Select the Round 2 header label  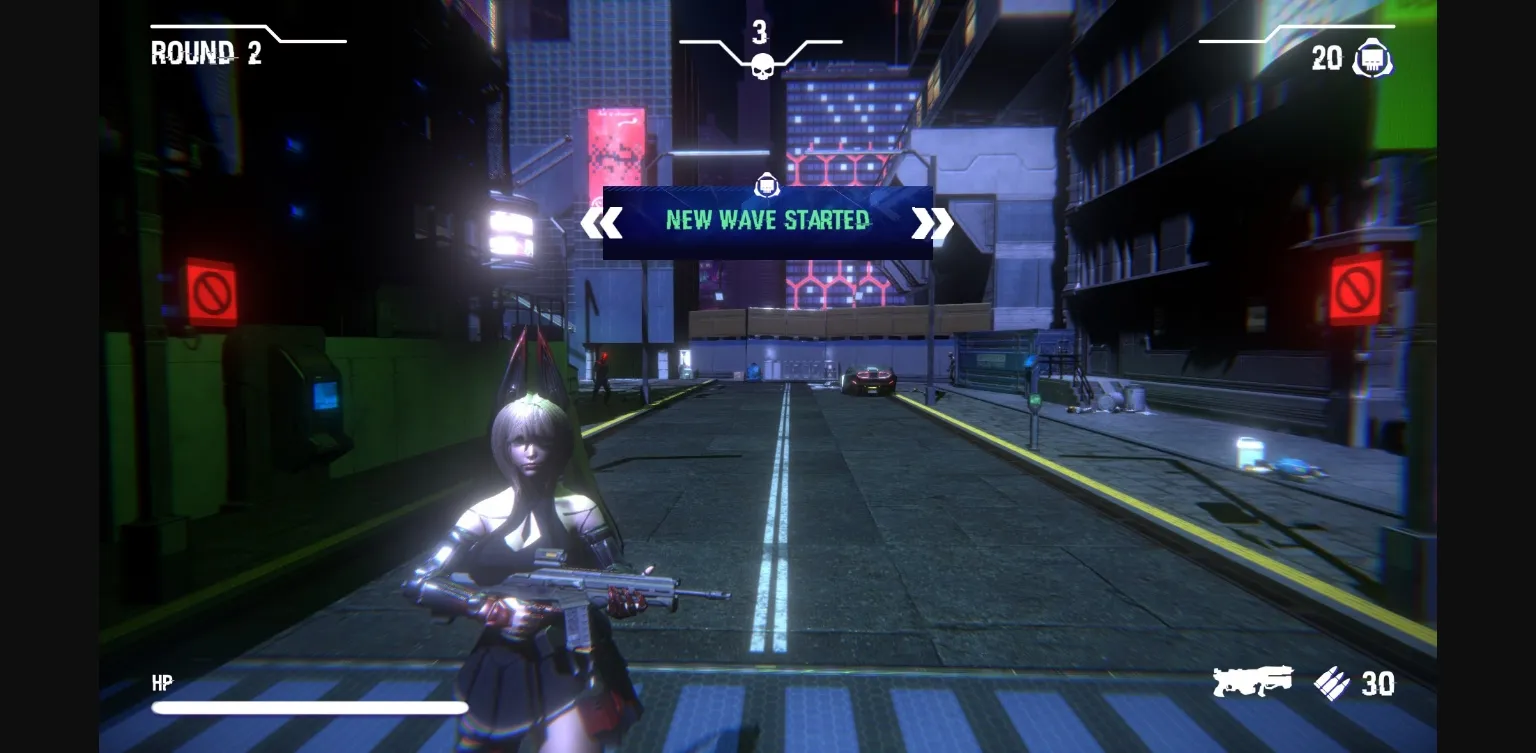[205, 53]
